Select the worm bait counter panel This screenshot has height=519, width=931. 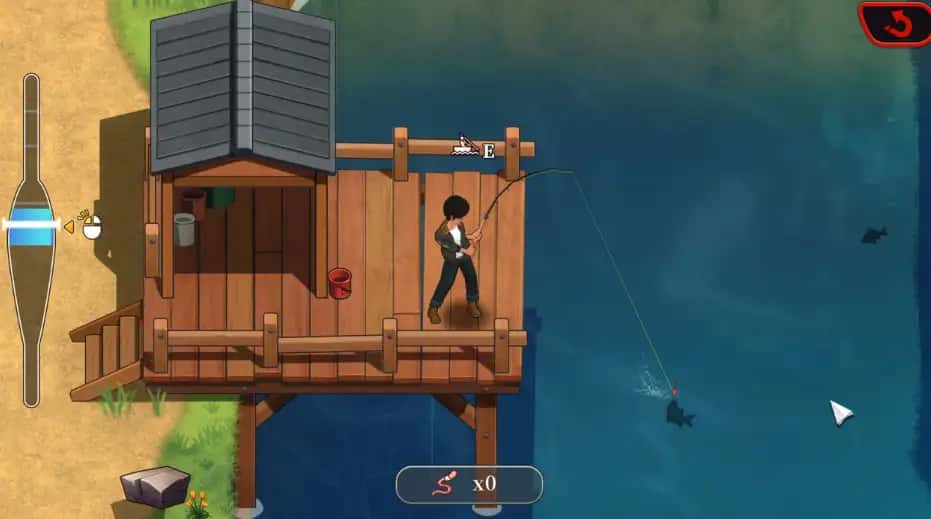[x=469, y=485]
